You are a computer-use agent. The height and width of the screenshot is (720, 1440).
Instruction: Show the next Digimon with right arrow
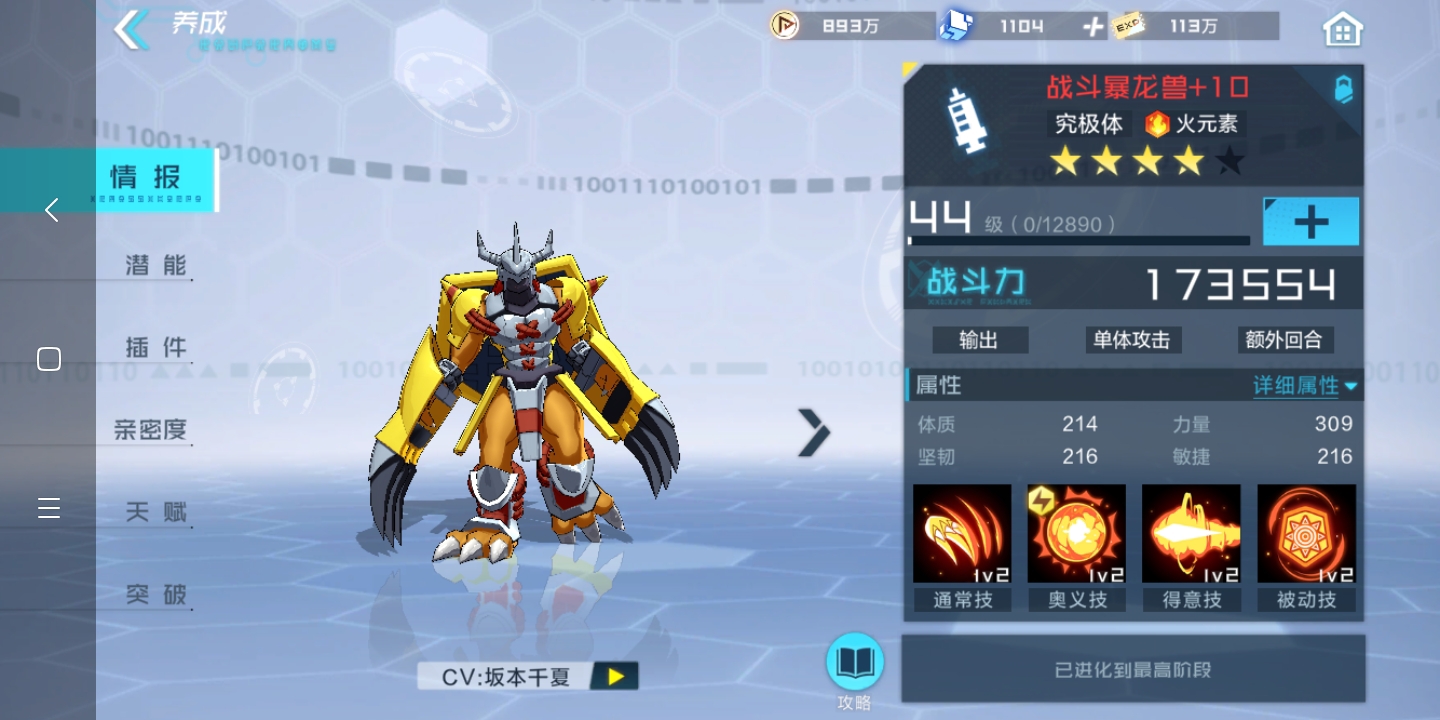[x=814, y=432]
